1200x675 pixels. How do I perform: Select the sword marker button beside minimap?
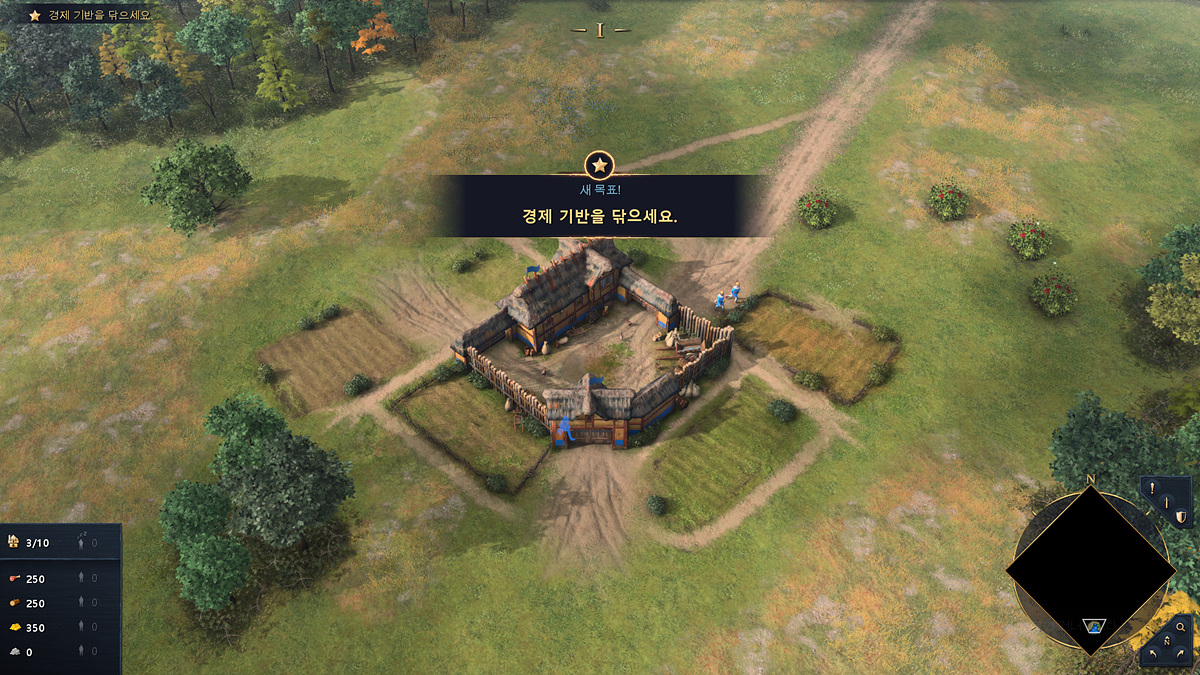click(x=1165, y=503)
